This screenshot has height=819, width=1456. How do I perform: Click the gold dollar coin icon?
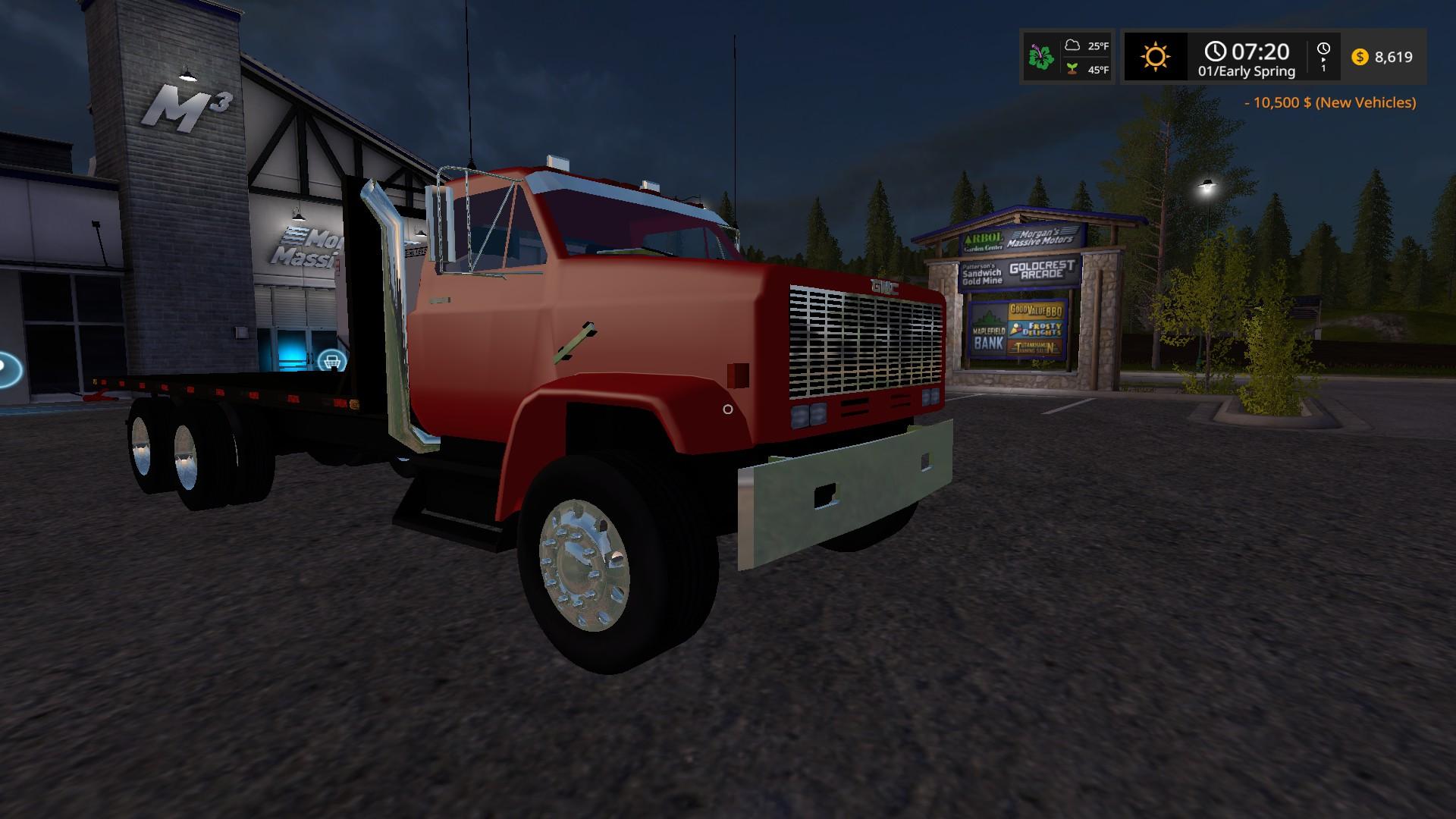1360,57
